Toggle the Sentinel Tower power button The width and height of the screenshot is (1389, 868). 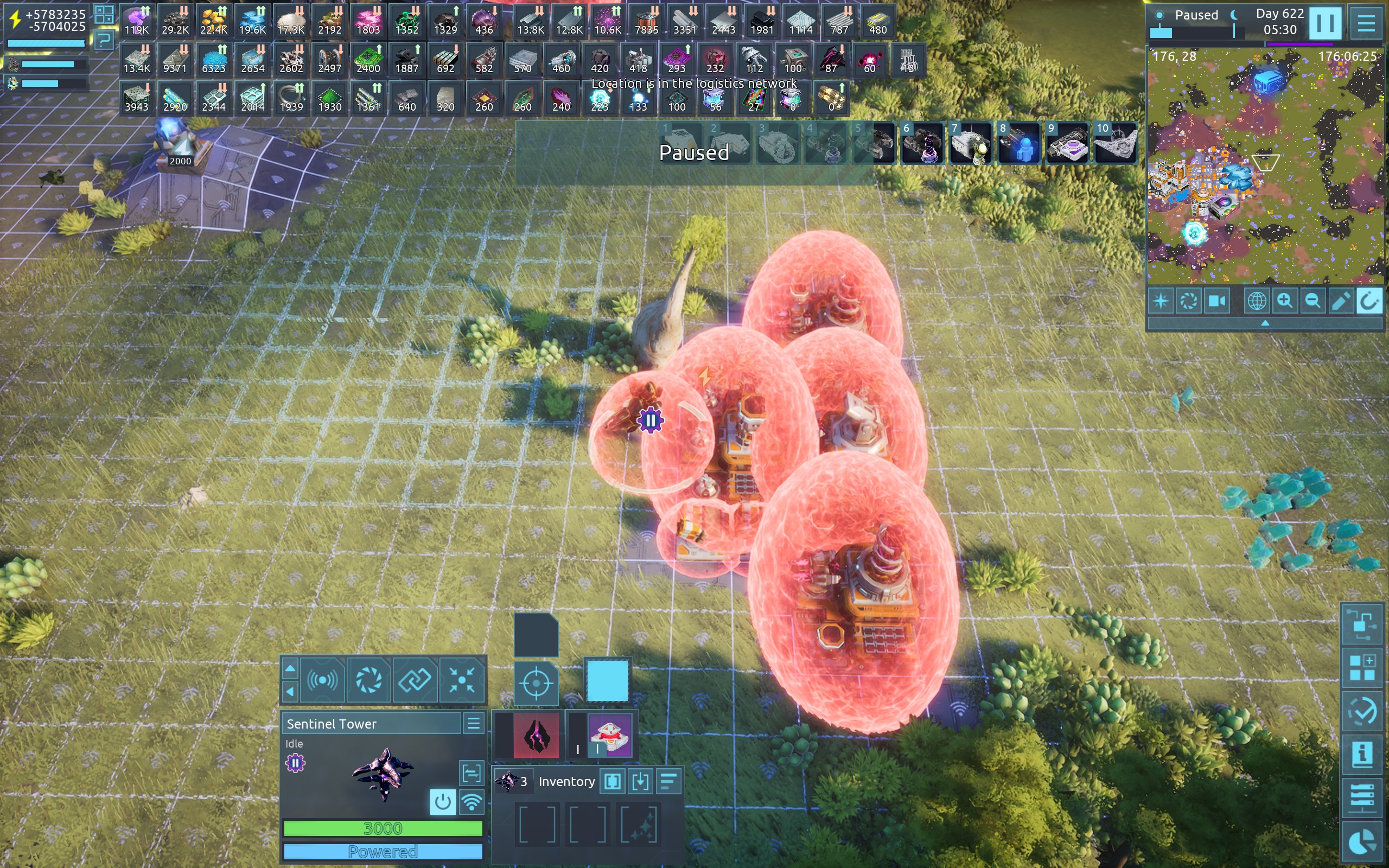coord(442,801)
